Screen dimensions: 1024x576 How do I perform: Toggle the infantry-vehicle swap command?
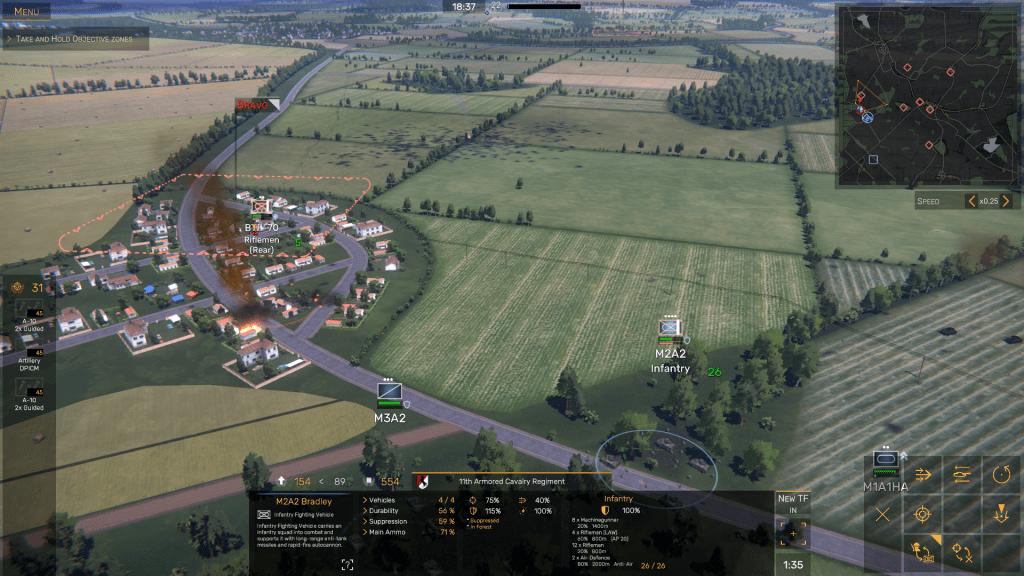click(923, 552)
